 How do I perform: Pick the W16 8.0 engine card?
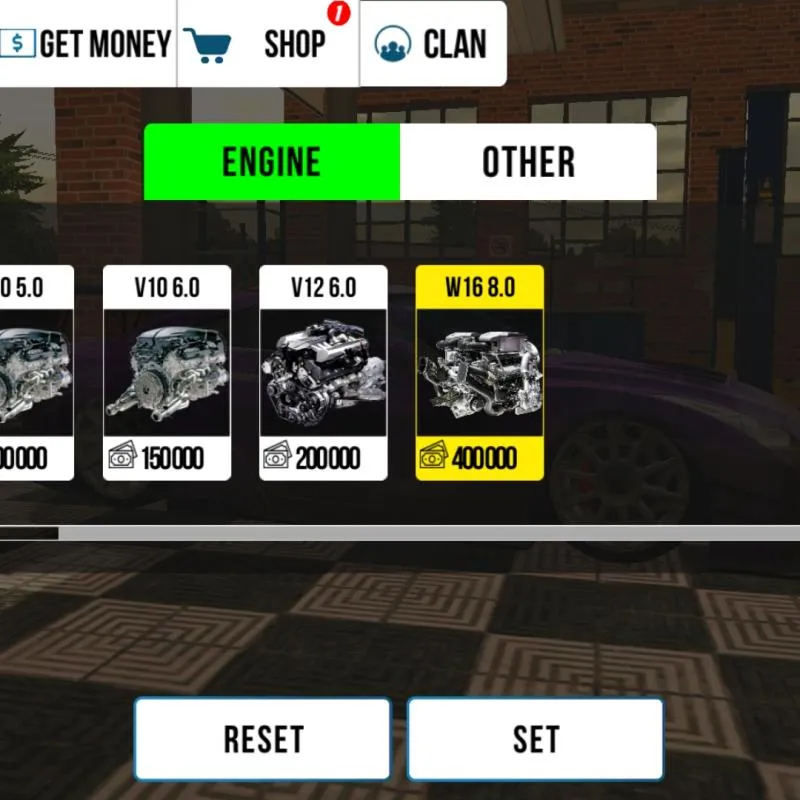[x=480, y=372]
